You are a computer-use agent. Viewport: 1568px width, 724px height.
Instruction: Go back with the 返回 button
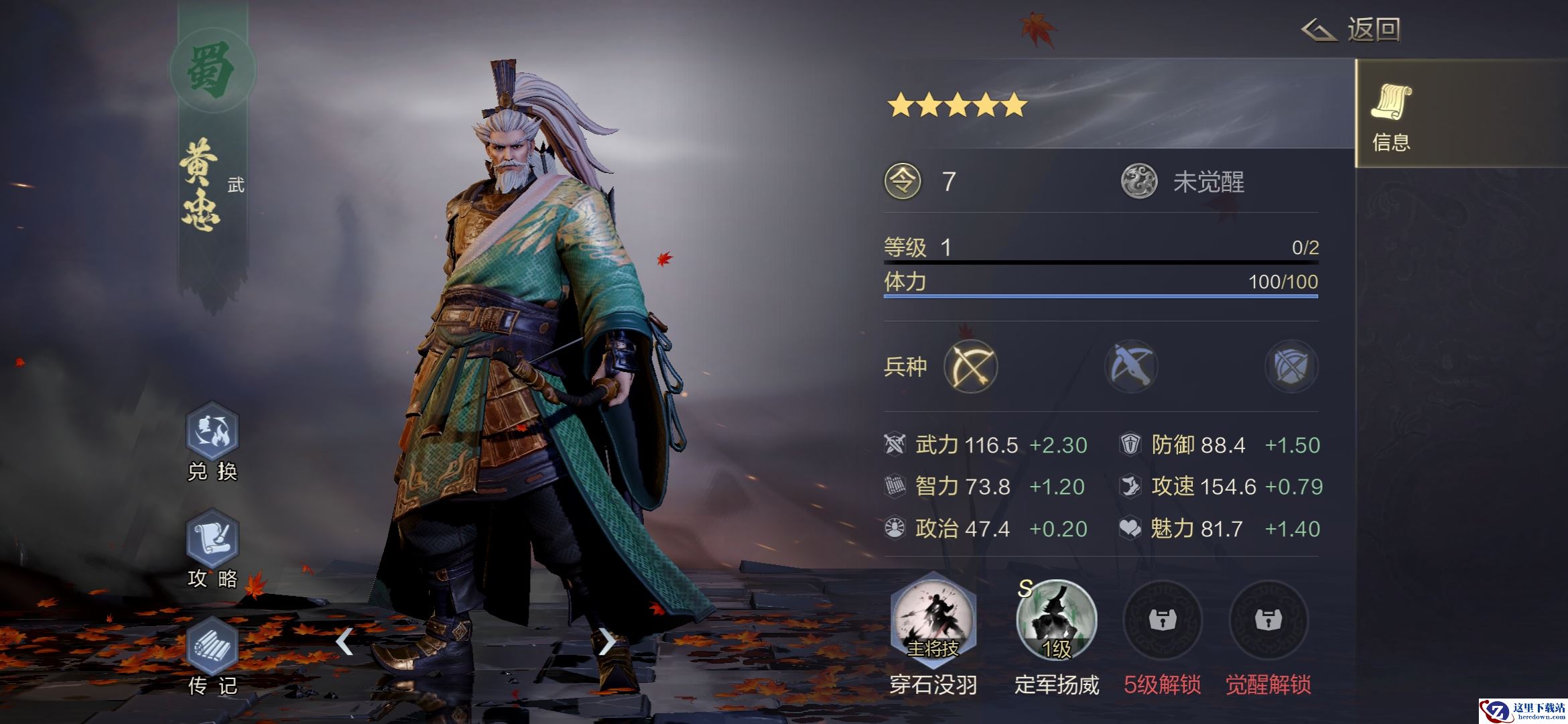click(x=1351, y=30)
